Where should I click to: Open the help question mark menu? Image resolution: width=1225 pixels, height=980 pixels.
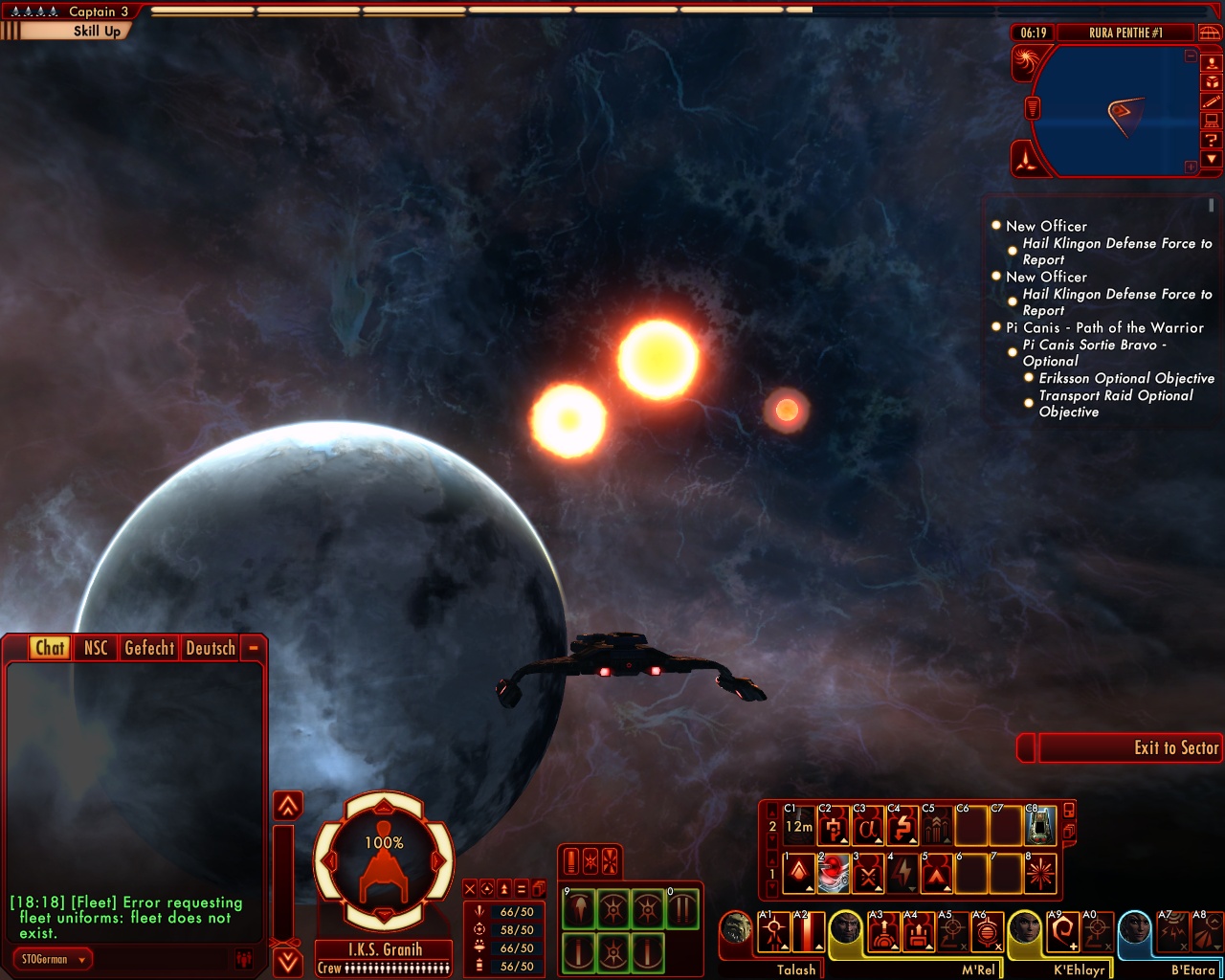[x=1212, y=140]
